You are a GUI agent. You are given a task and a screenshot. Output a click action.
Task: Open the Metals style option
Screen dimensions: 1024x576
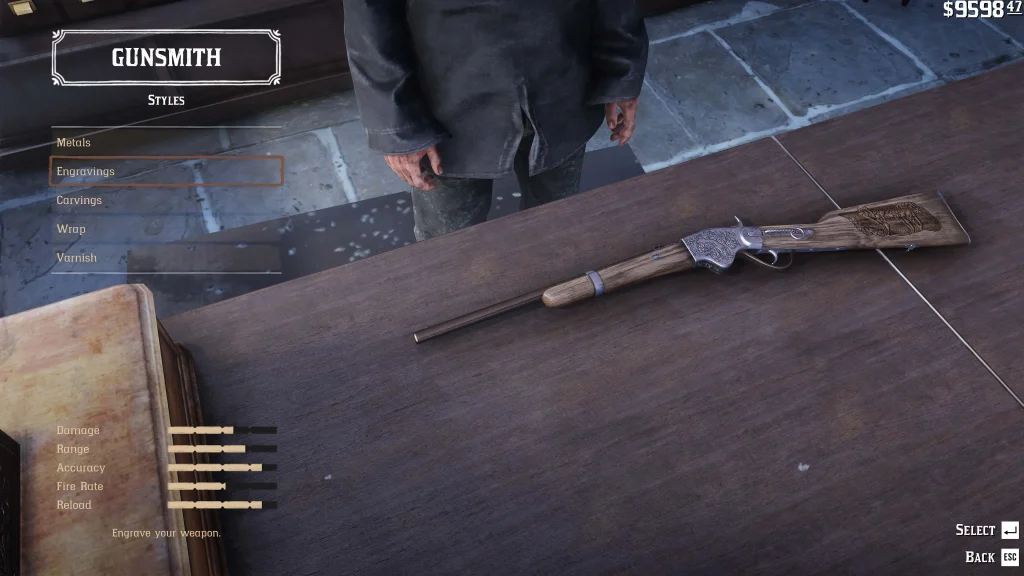point(166,143)
